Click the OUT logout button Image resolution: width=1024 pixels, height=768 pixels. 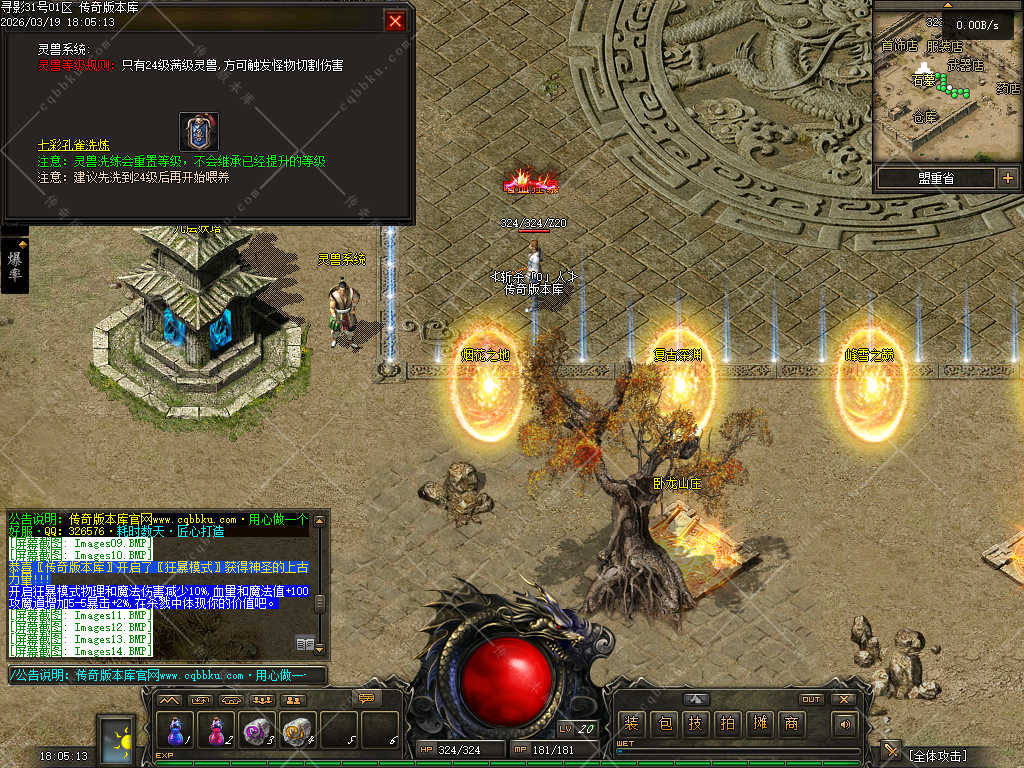point(811,699)
